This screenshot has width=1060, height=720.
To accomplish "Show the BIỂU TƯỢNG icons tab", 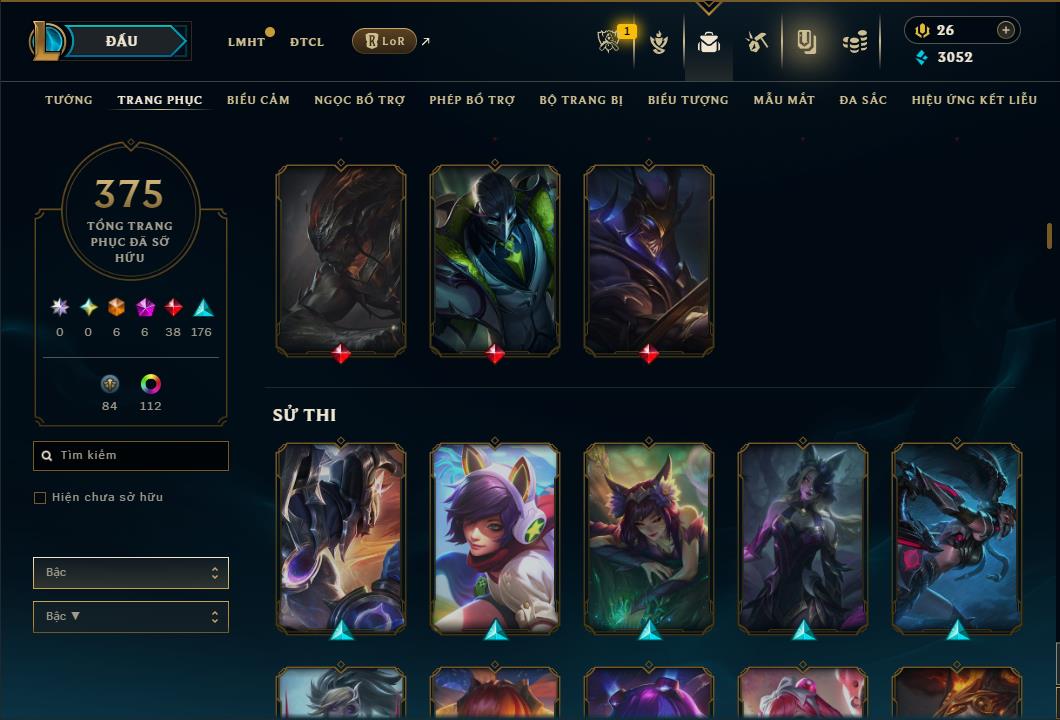I will tap(688, 100).
